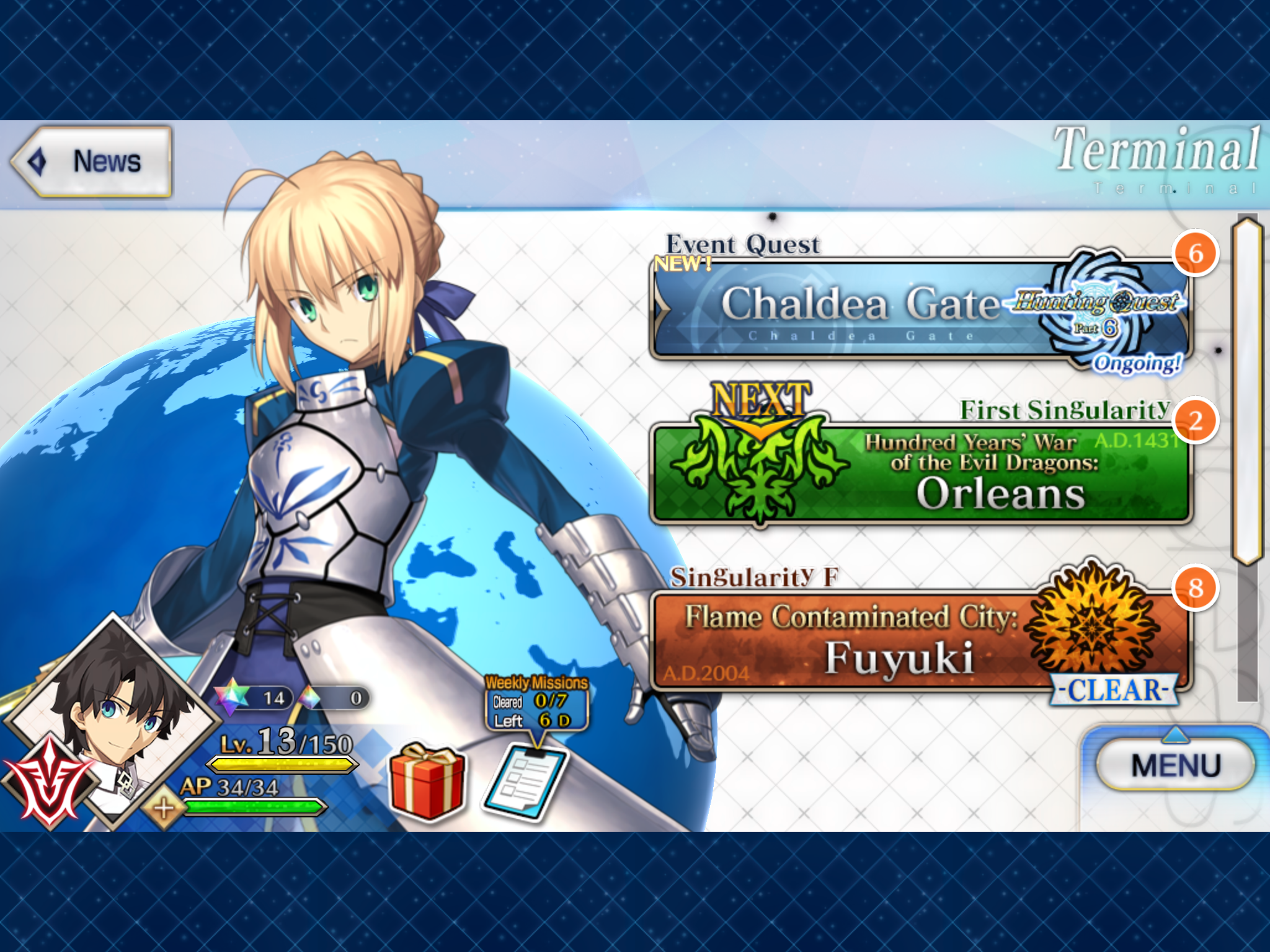Image resolution: width=1270 pixels, height=952 pixels.
Task: Click the plus button beside the AP bar
Action: point(163,808)
